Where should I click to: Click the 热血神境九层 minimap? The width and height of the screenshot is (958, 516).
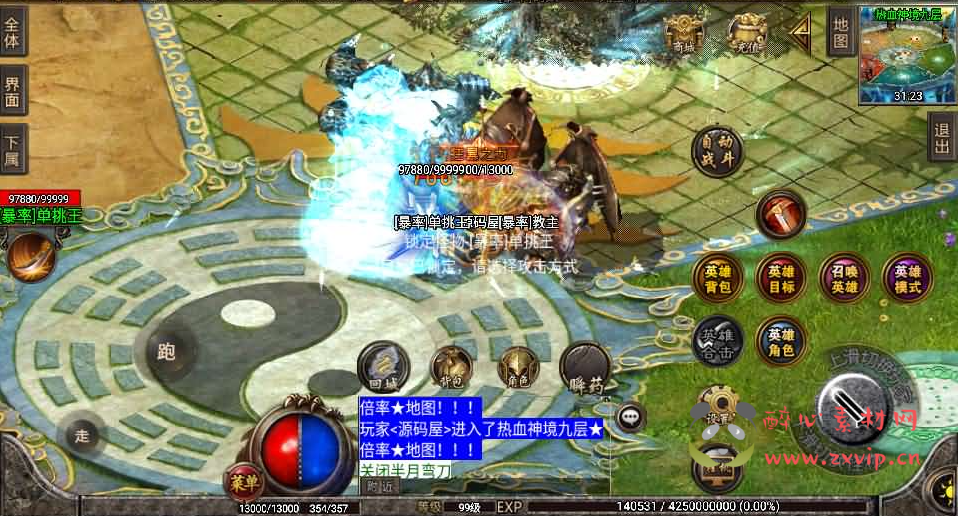coord(907,55)
